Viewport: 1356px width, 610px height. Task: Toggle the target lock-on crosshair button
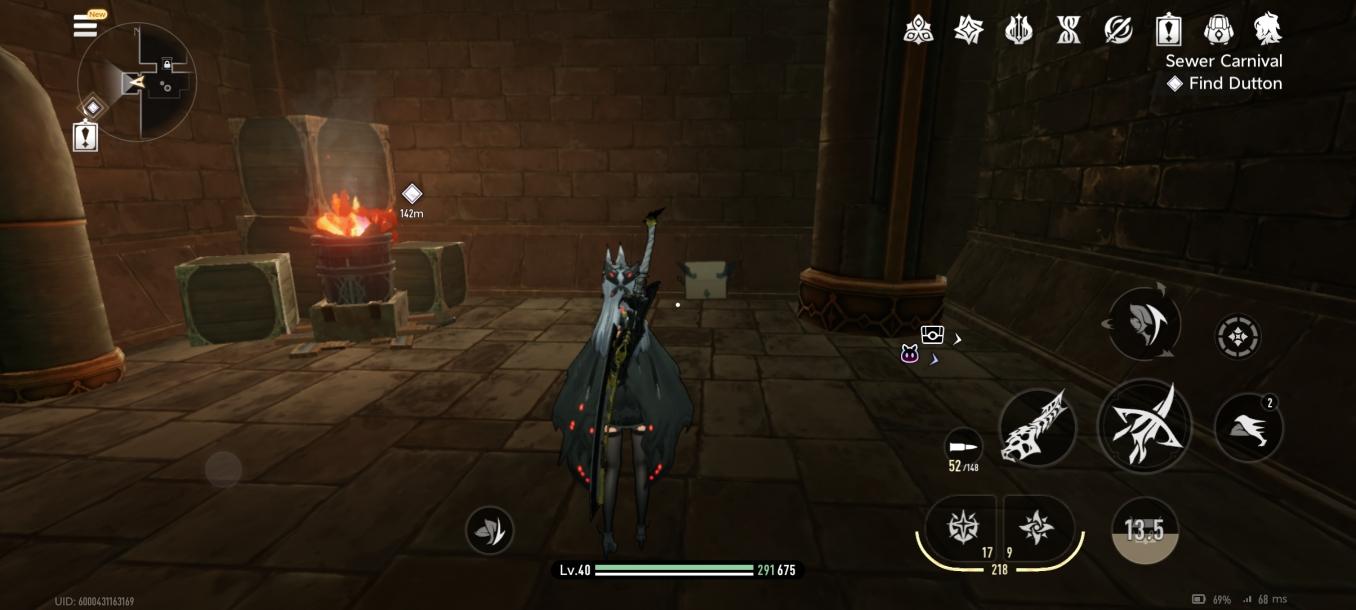[x=1238, y=337]
